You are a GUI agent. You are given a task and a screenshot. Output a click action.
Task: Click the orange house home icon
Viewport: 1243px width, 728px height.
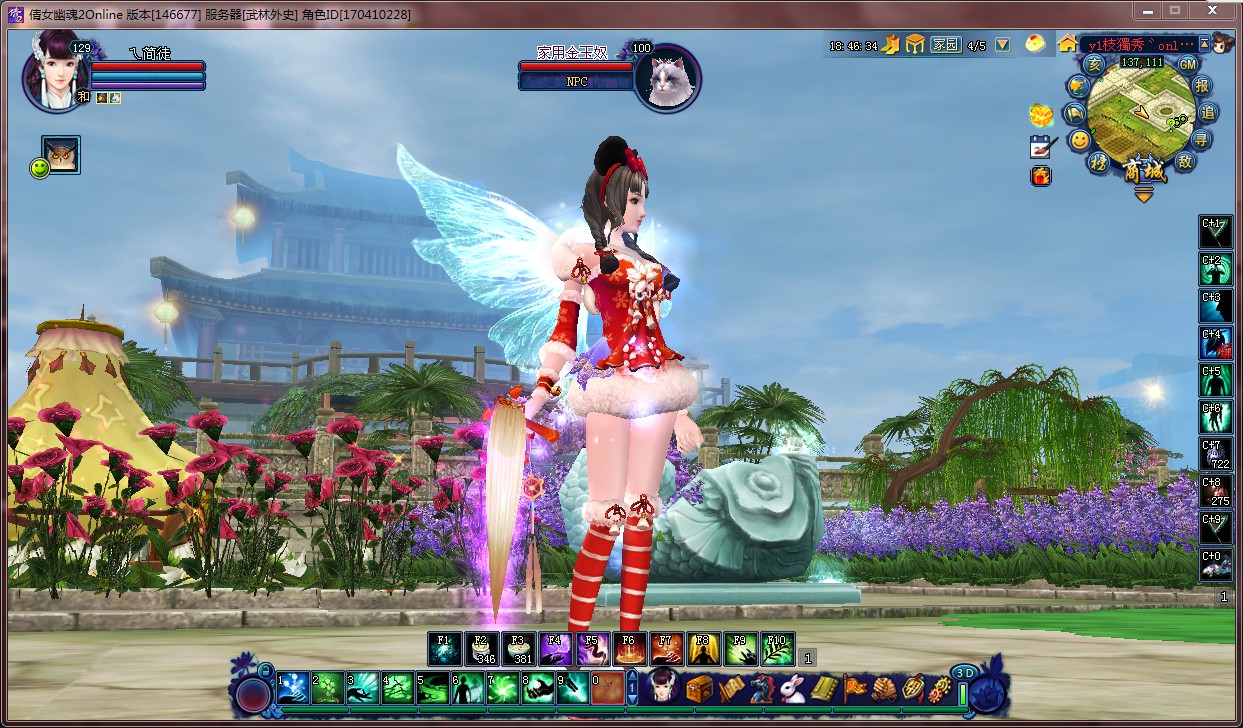pyautogui.click(x=1067, y=44)
